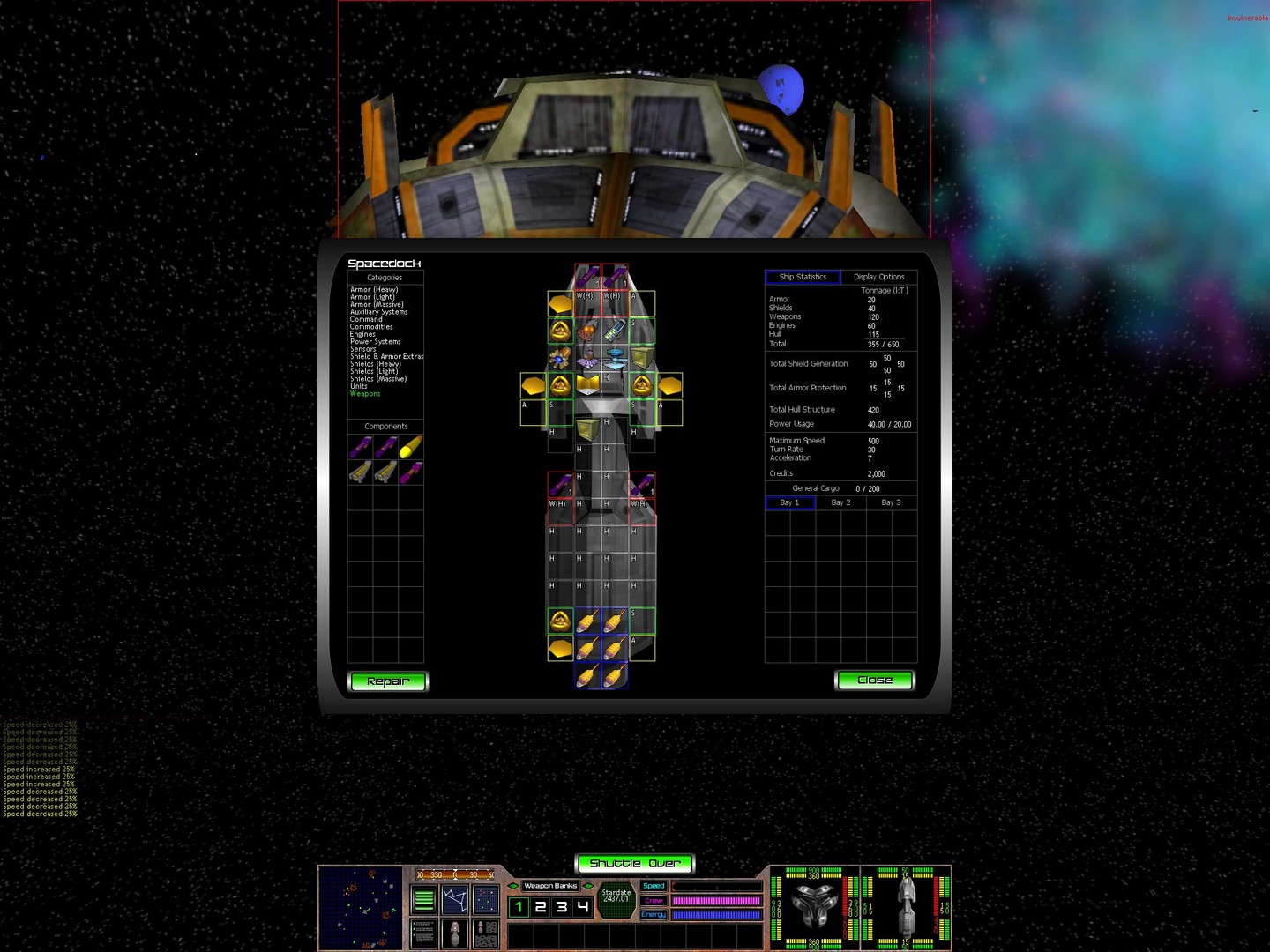Select Power Systems in the Categories list

pyautogui.click(x=376, y=341)
